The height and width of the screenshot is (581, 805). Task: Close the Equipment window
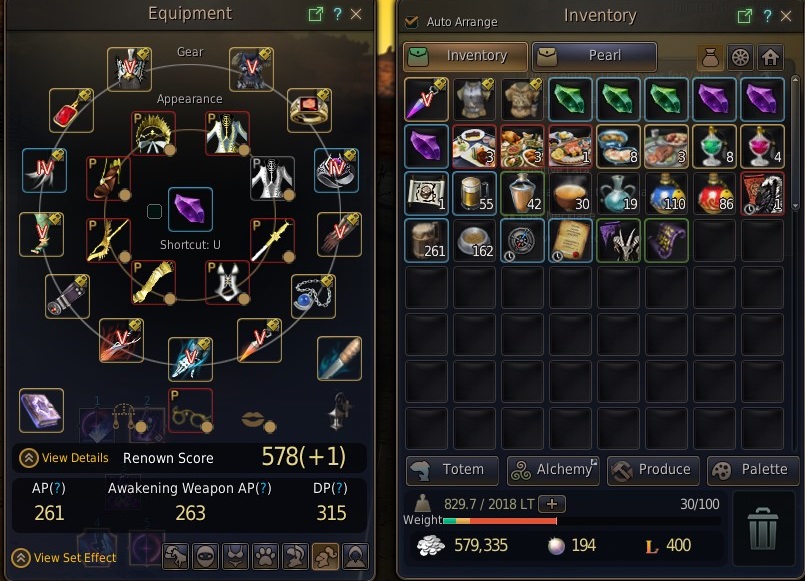pos(357,15)
